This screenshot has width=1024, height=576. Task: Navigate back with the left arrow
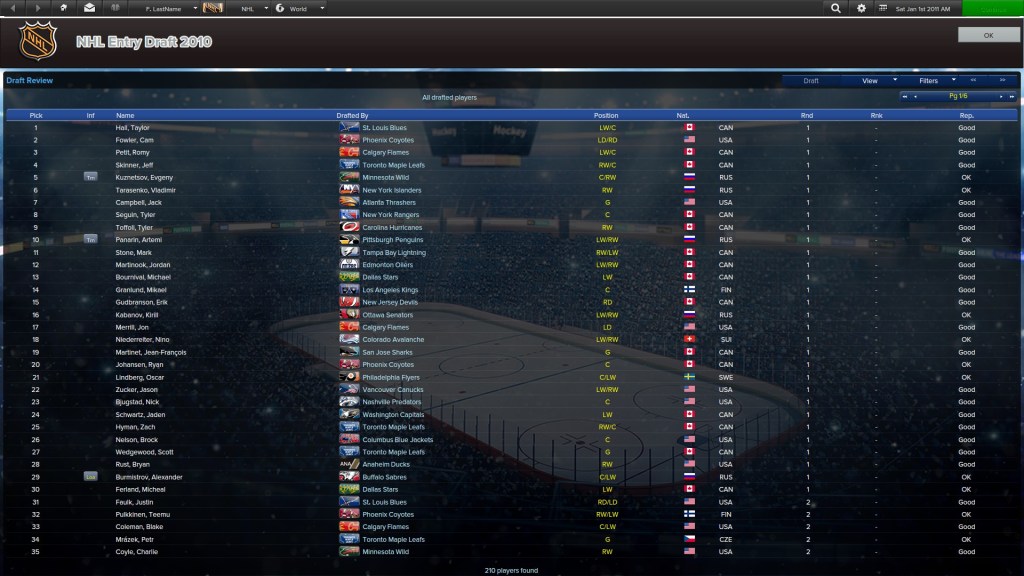[13, 8]
